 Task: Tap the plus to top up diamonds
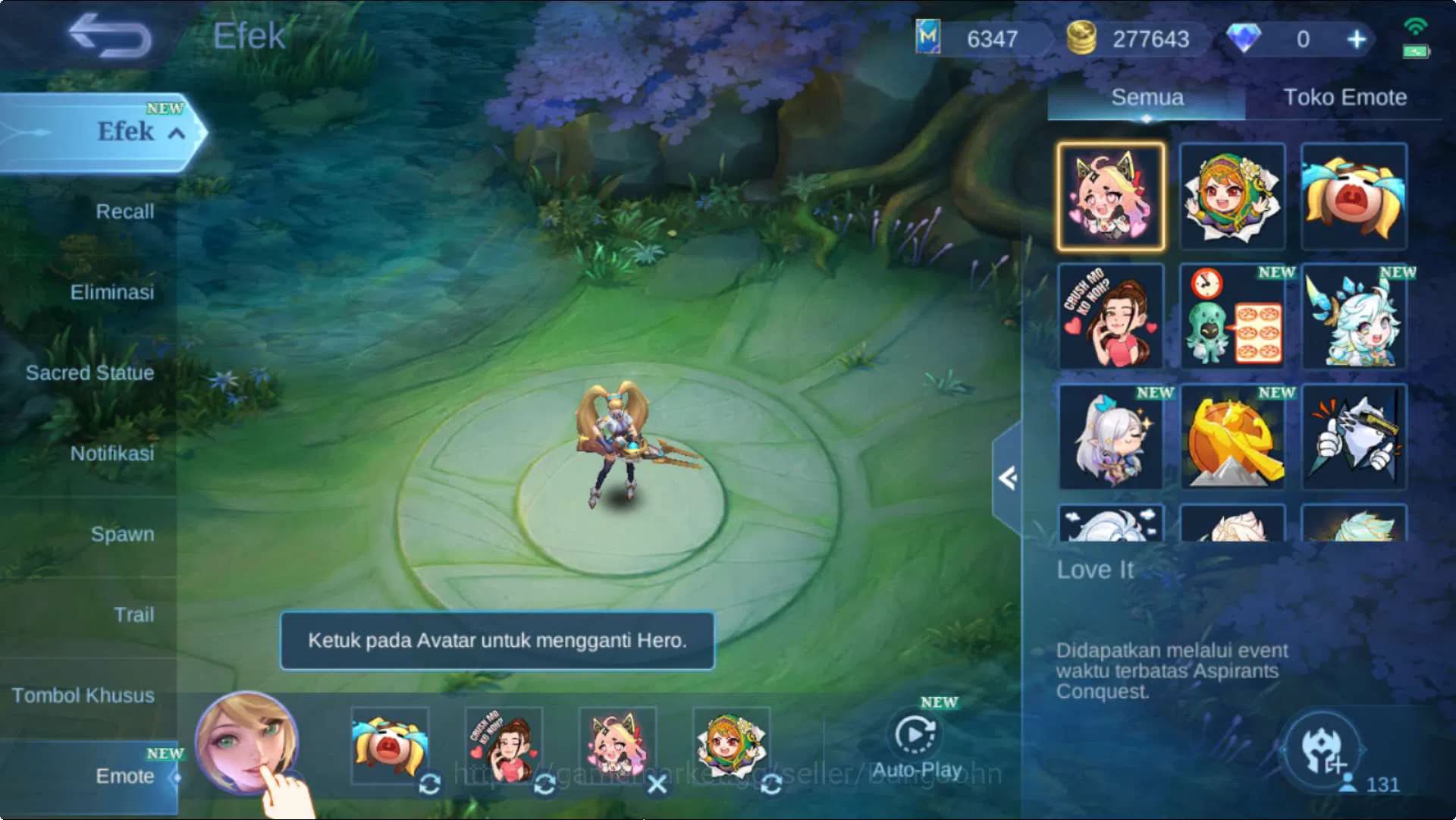pos(1357,38)
